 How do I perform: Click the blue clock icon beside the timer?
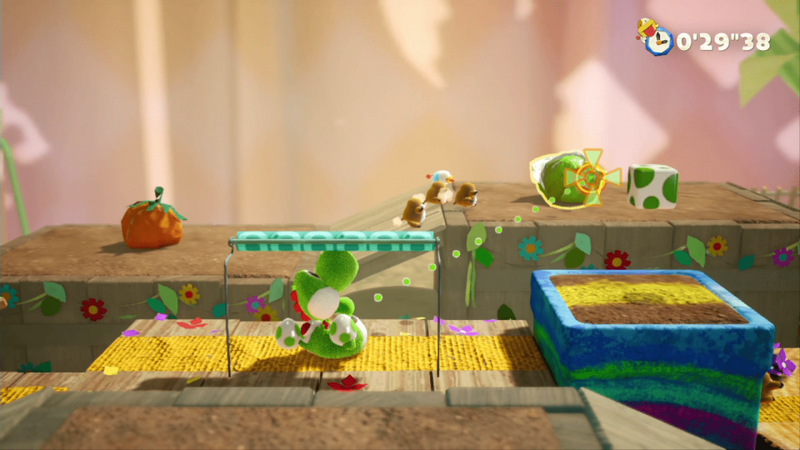(659, 41)
